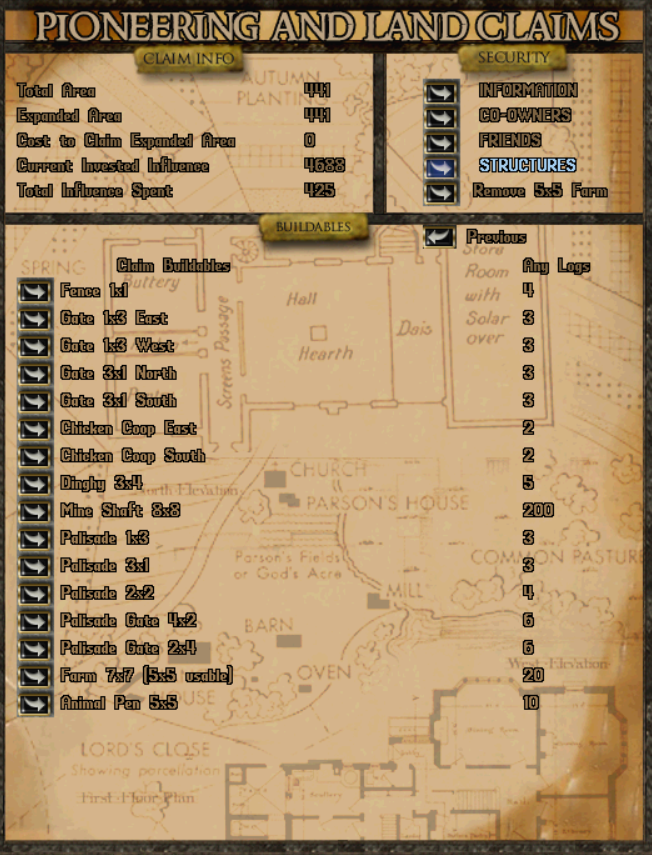Choose Chicken Coop South
This screenshot has width=652, height=855.
pos(35,457)
